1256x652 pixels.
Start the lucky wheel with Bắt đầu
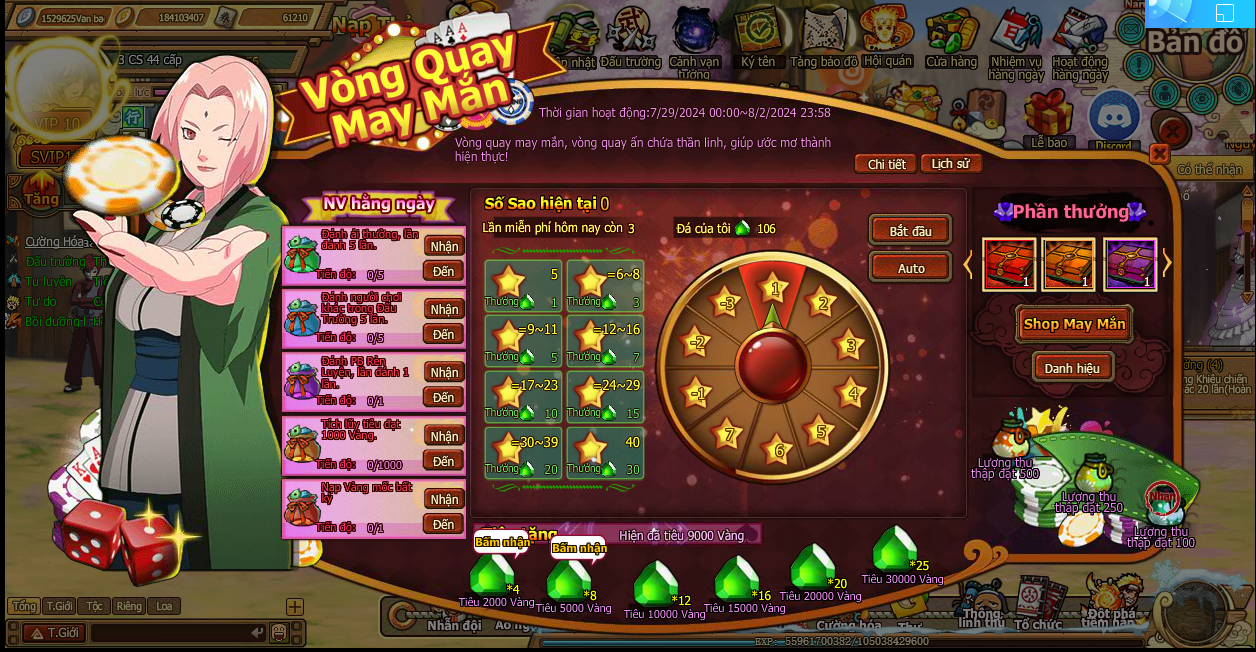coord(910,231)
